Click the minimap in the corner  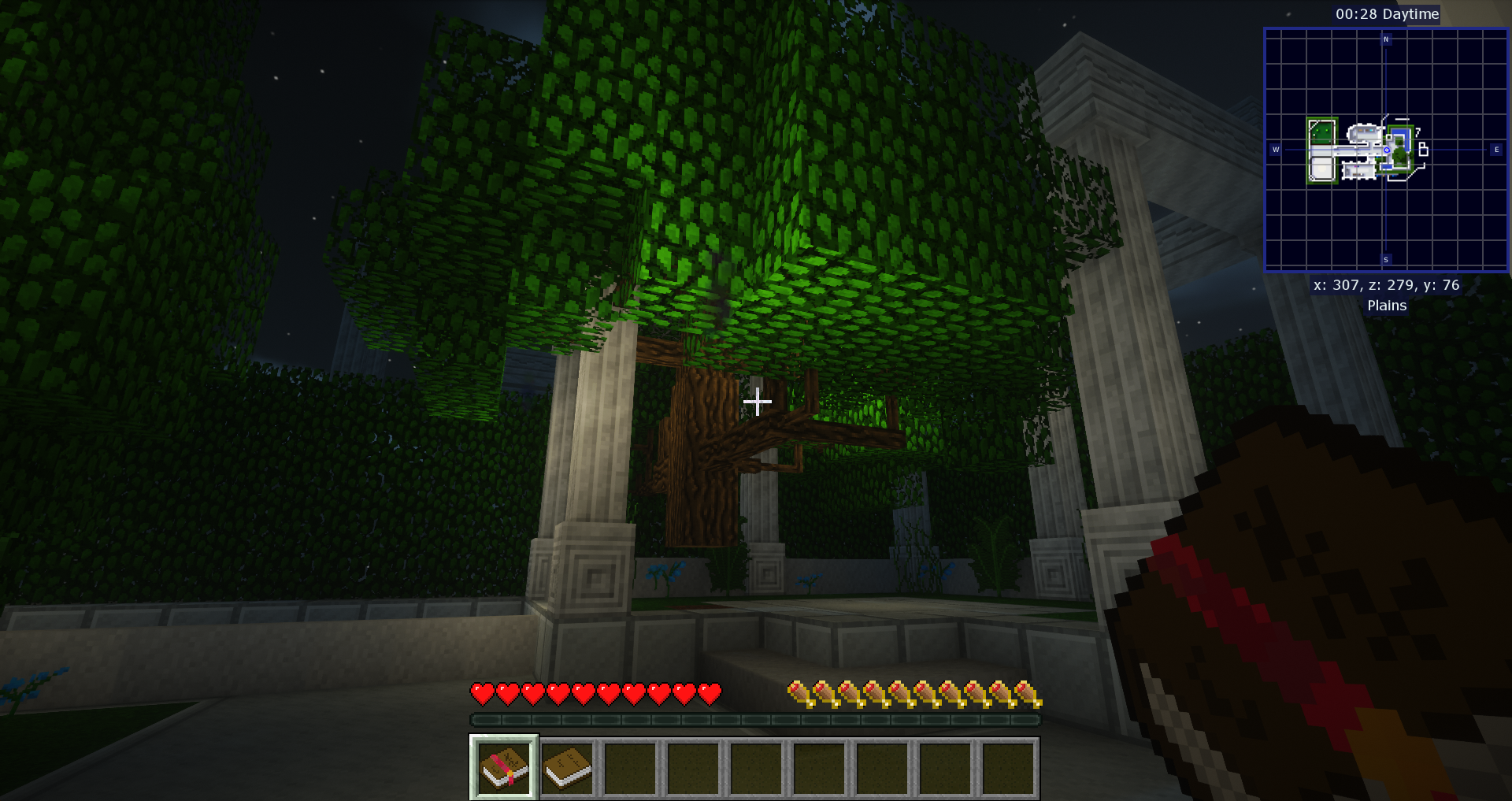[x=1386, y=150]
